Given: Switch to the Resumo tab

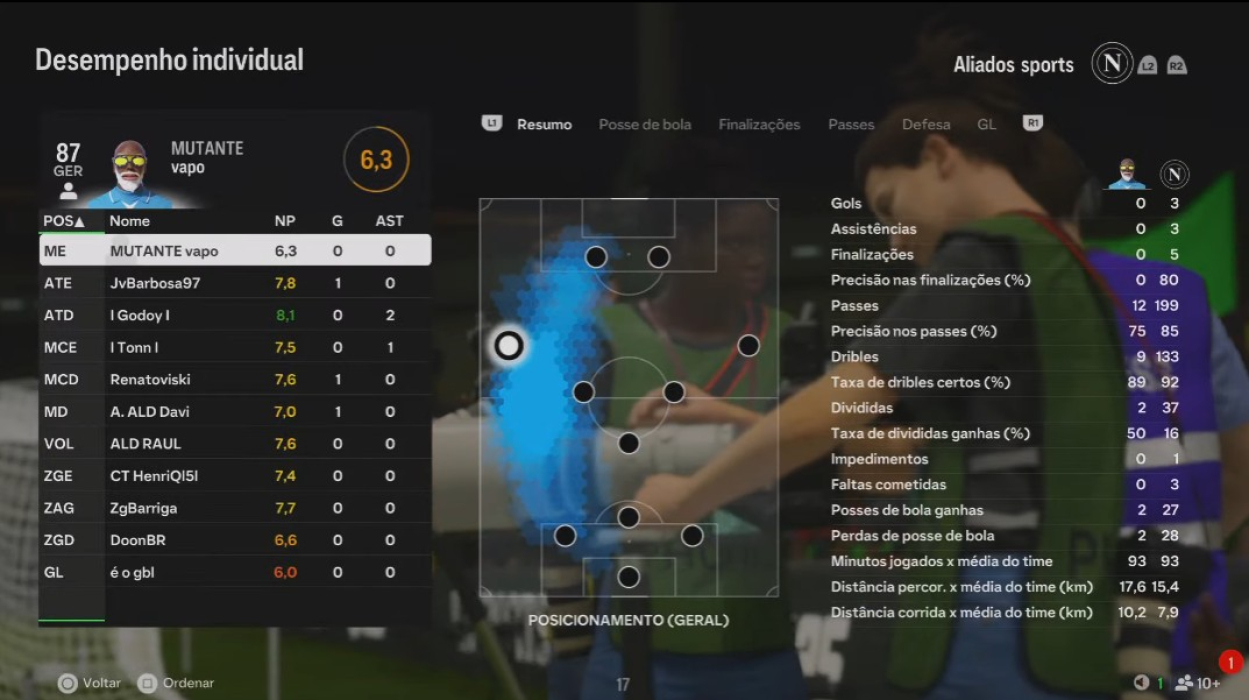Looking at the screenshot, I should [x=544, y=125].
